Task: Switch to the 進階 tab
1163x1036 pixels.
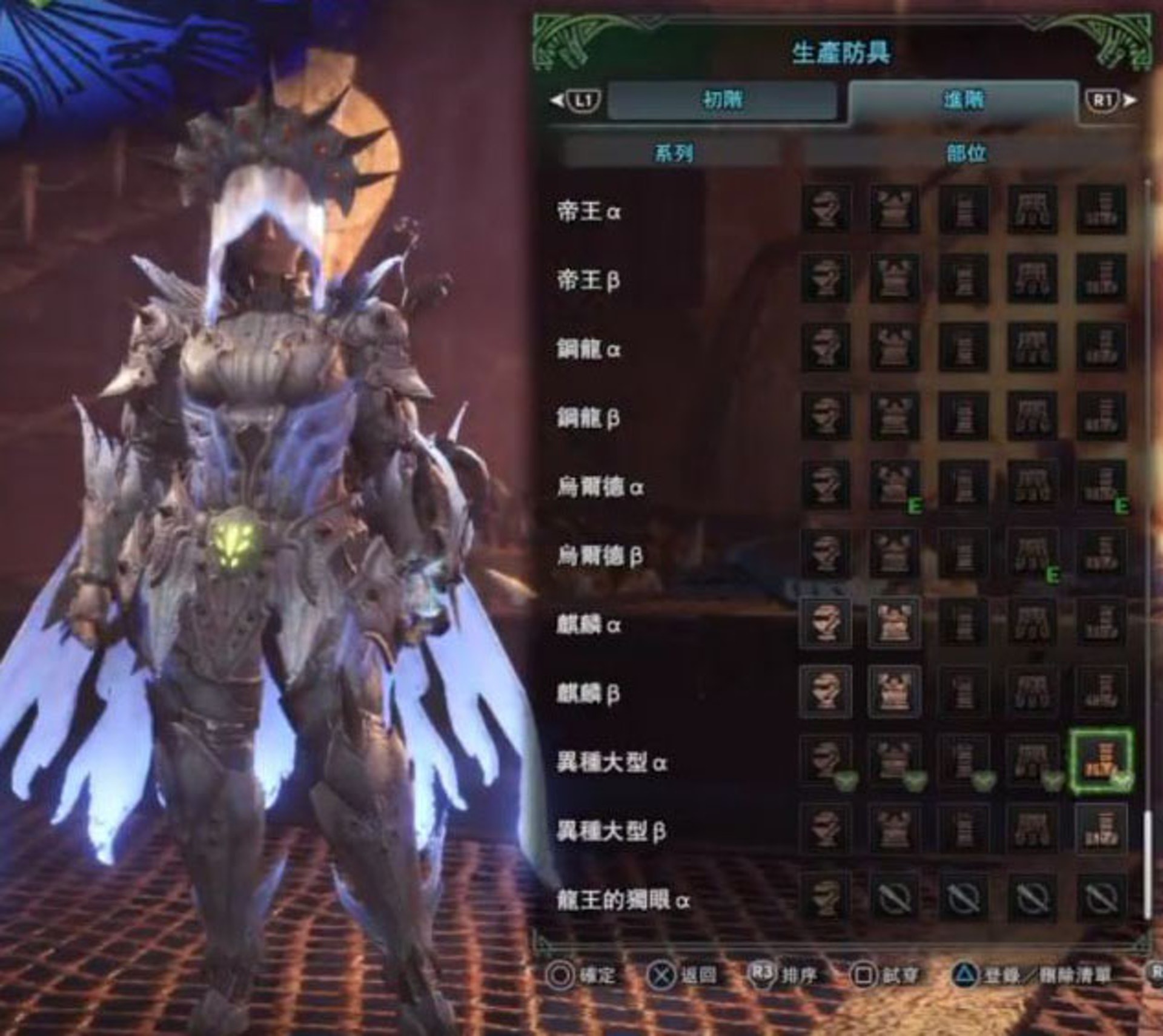Action: click(x=963, y=99)
